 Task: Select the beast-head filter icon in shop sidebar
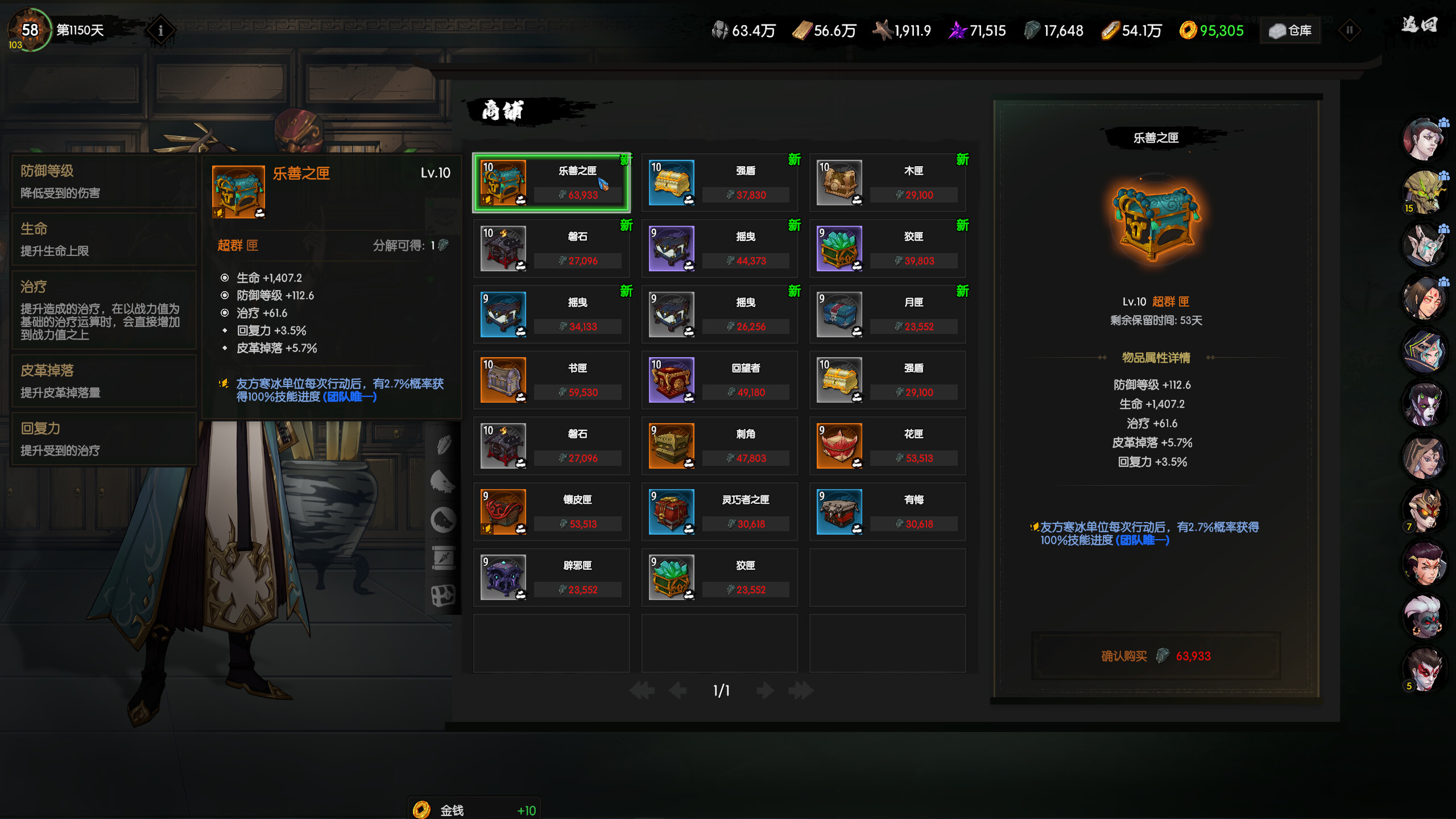click(x=442, y=481)
